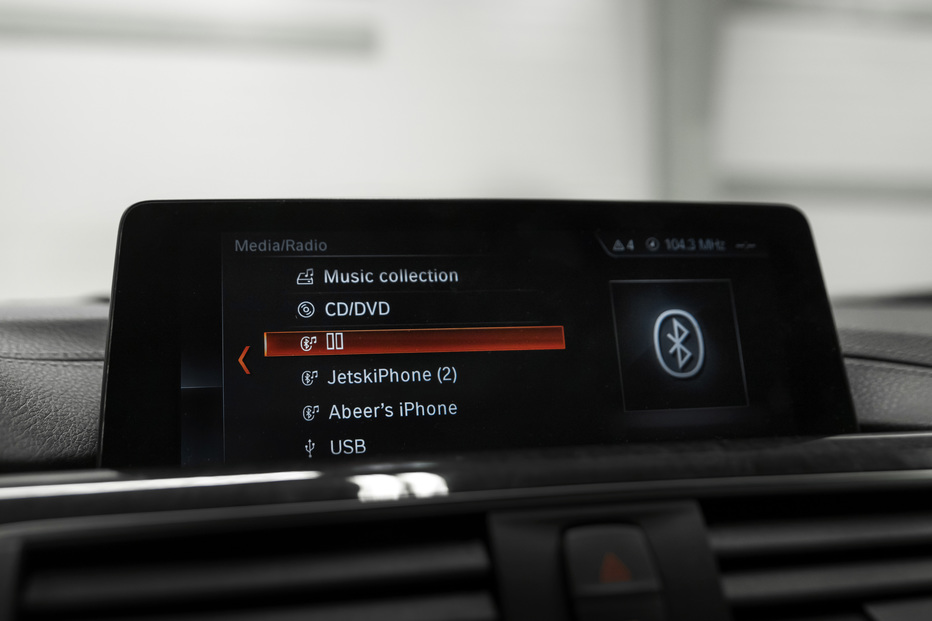Choose Abeer's iPhone as audio source
The width and height of the screenshot is (932, 621).
(x=392, y=410)
